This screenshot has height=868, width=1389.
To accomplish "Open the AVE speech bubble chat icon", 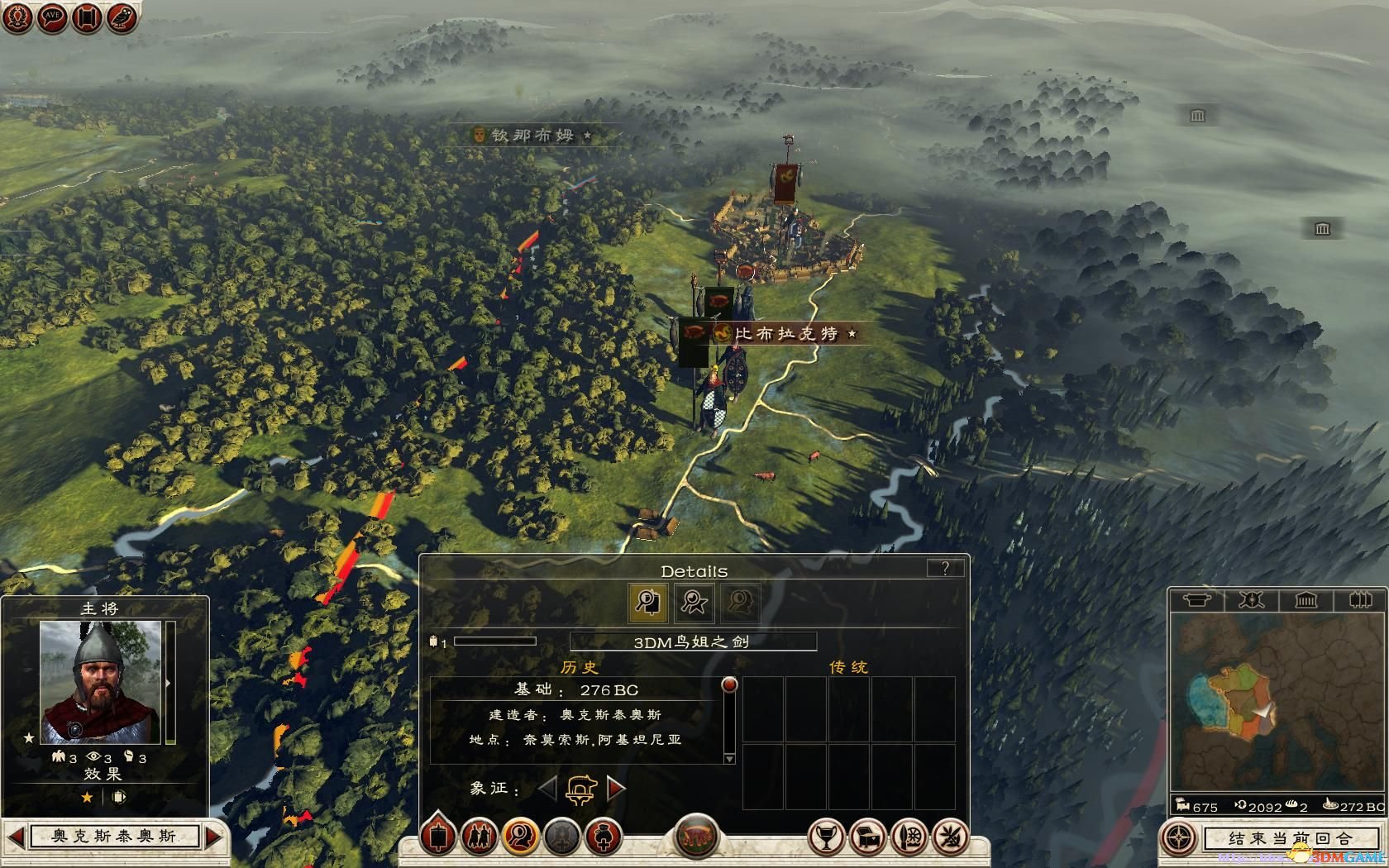I will click(x=52, y=17).
